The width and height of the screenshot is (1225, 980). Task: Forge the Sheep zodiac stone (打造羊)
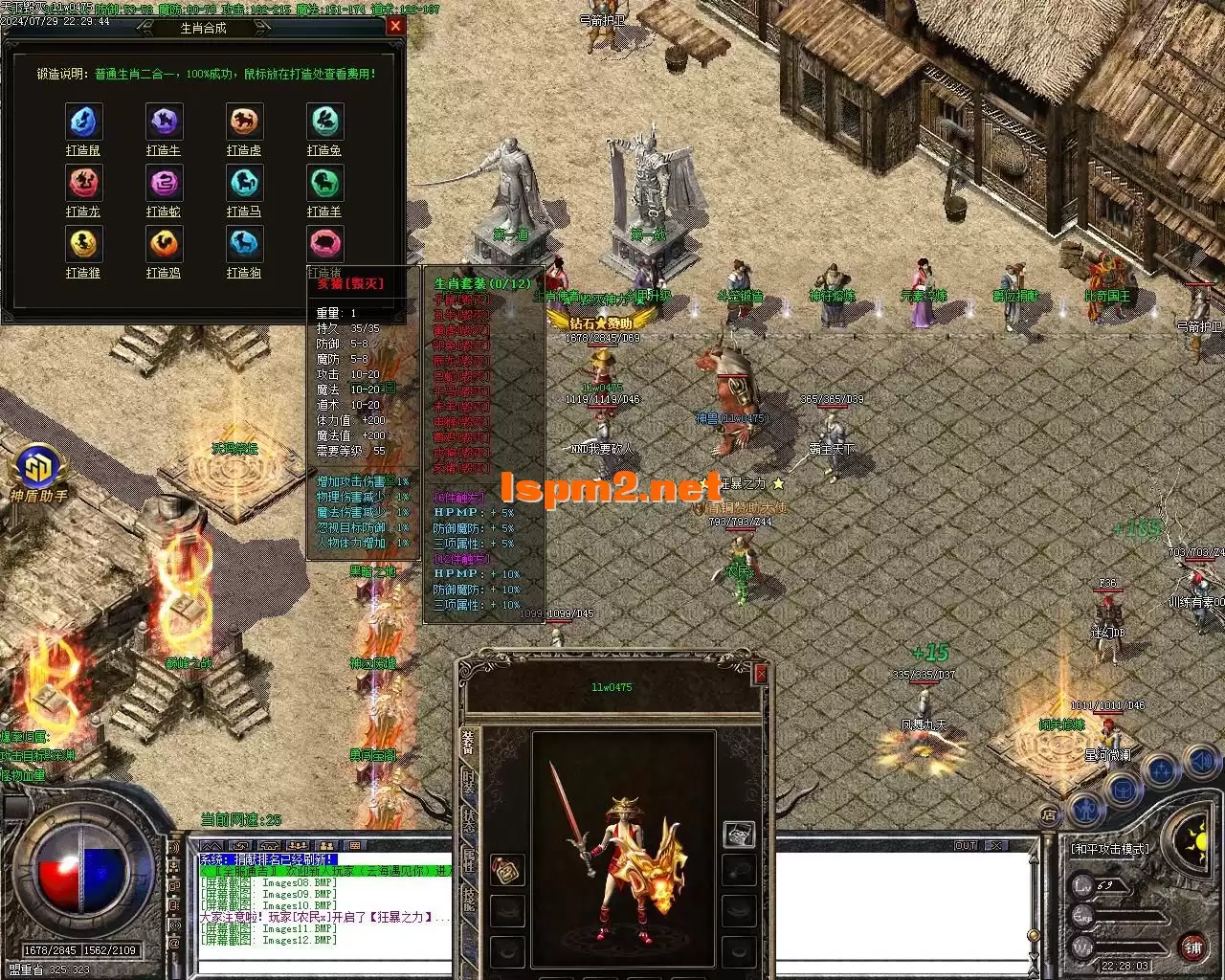coord(324,184)
